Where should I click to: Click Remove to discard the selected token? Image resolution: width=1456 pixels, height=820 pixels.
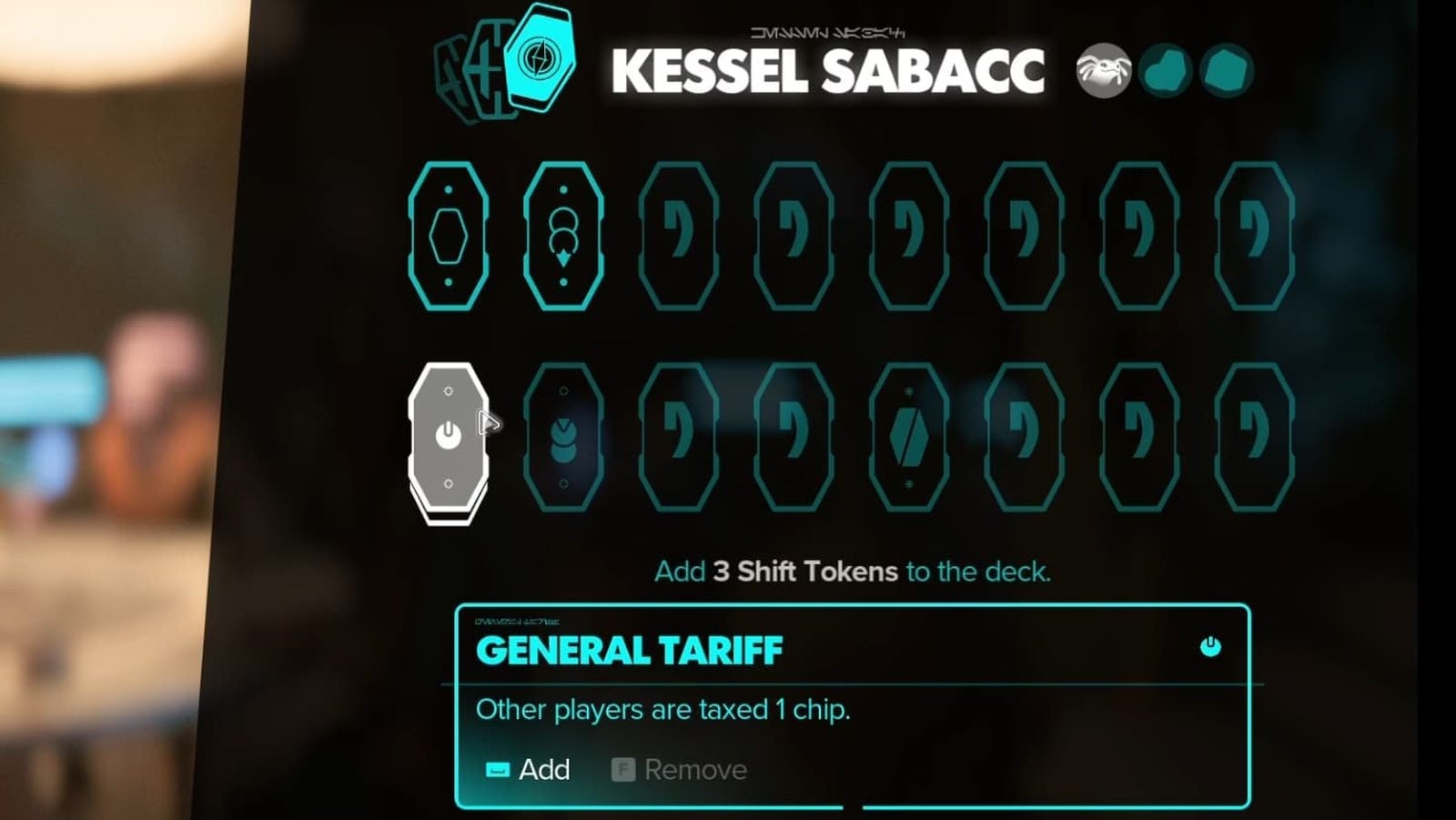(694, 769)
